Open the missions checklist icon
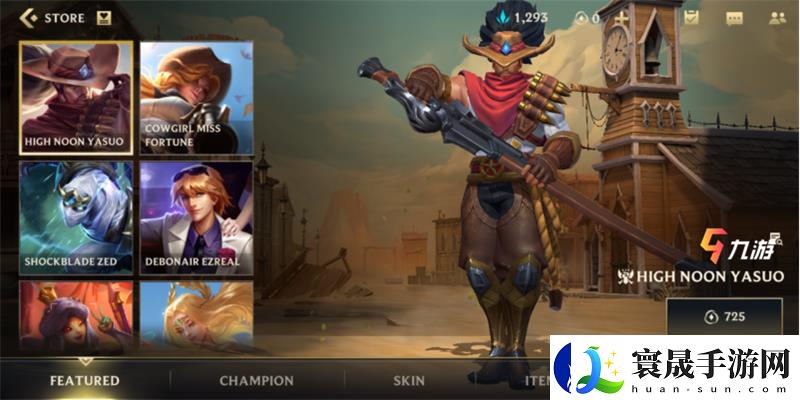The height and width of the screenshot is (400, 800). pyautogui.click(x=692, y=17)
